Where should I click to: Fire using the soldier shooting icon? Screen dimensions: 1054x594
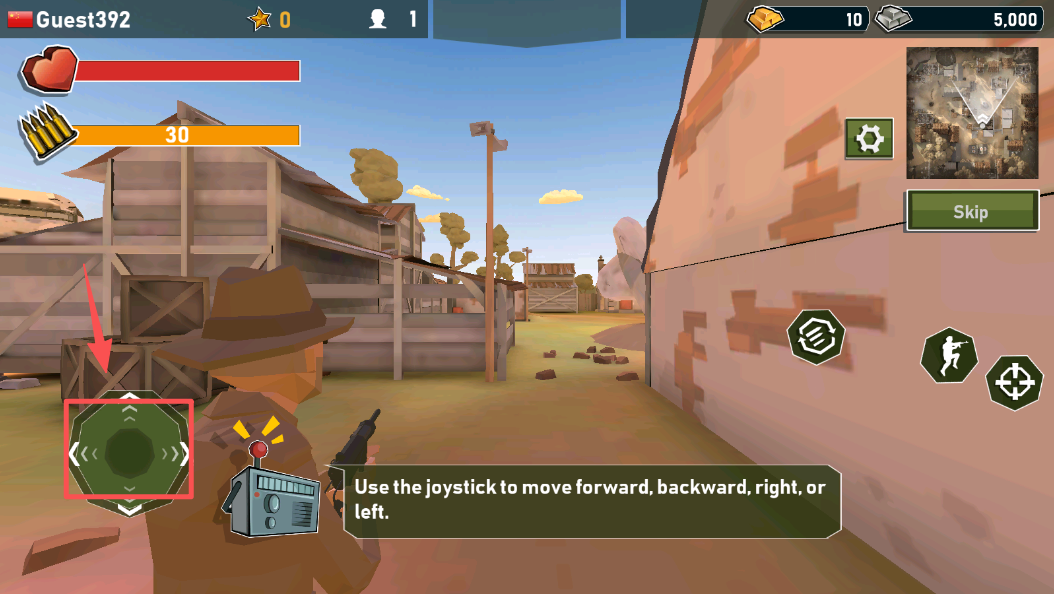(949, 355)
